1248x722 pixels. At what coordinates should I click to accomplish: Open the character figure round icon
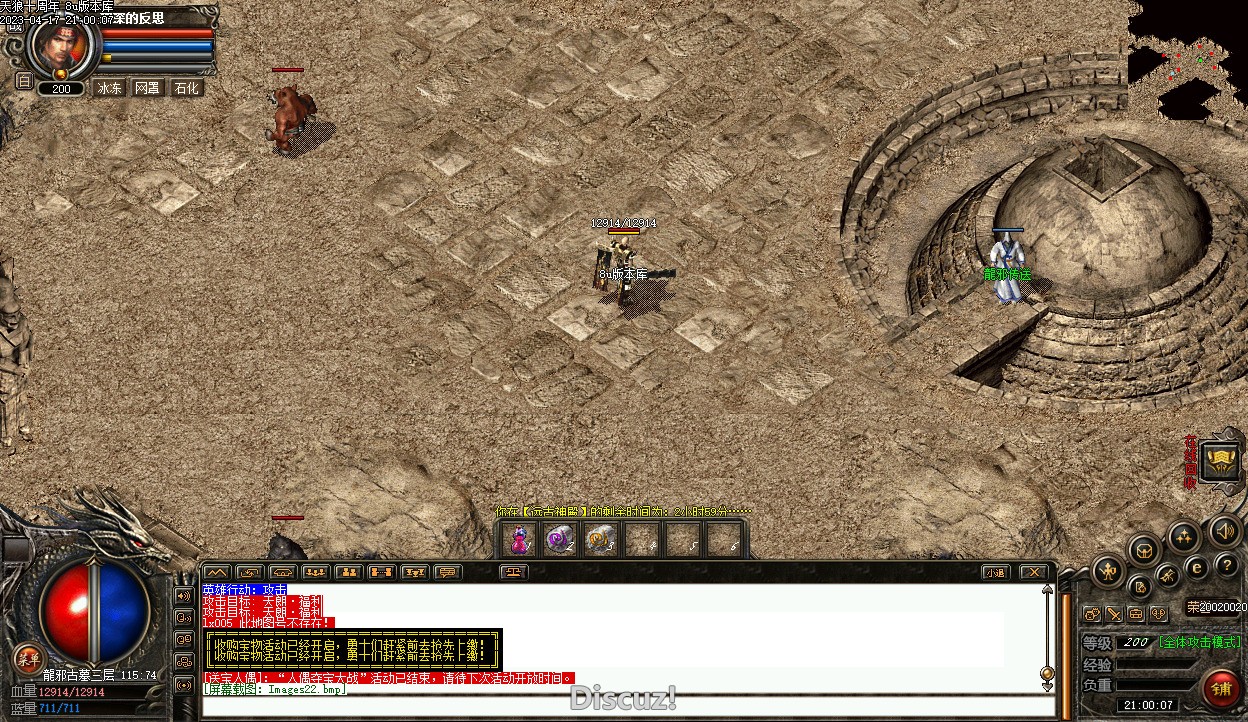click(x=1108, y=572)
